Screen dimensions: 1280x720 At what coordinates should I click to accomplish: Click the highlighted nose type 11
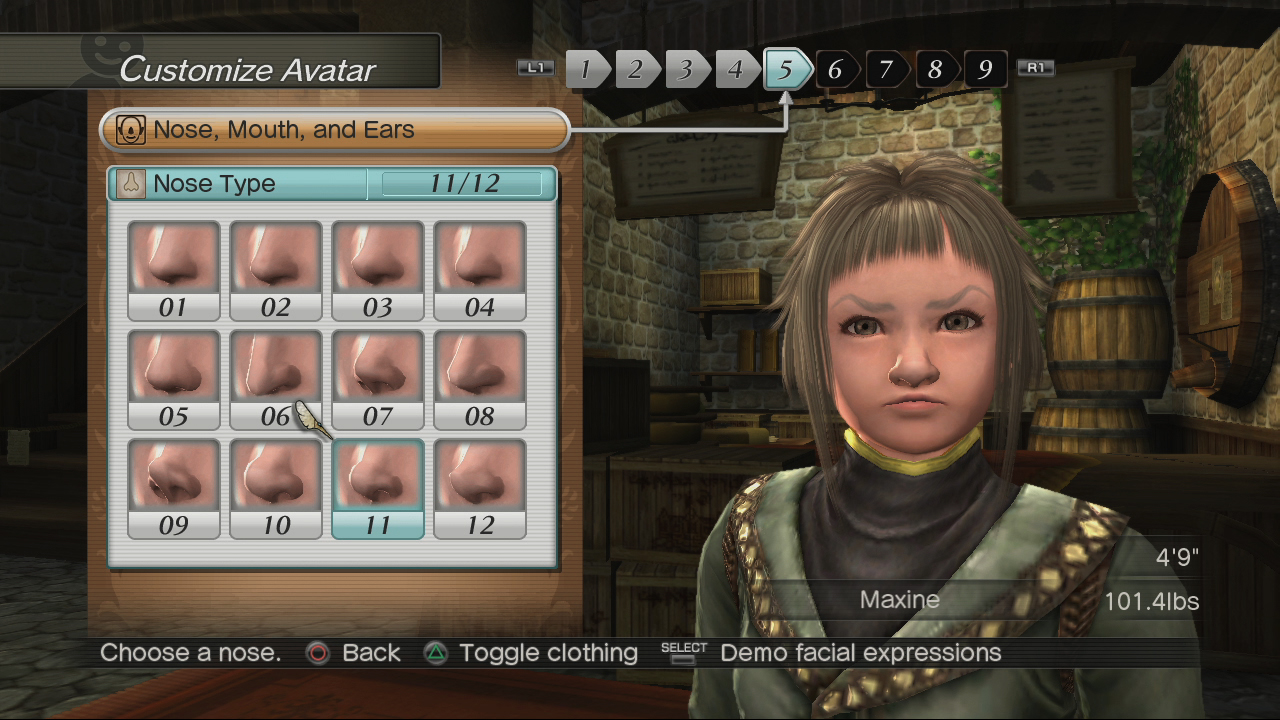(x=378, y=489)
